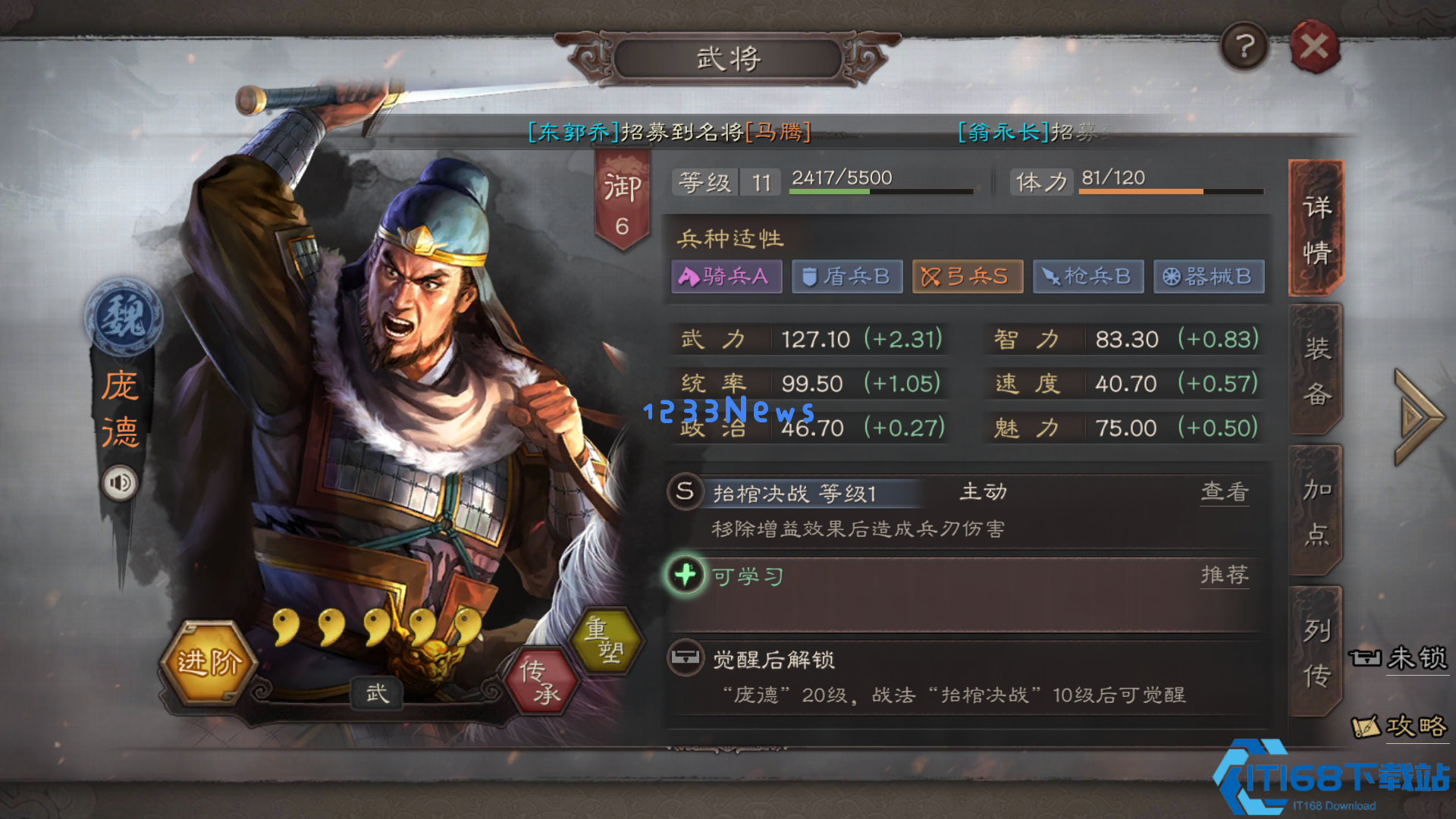Click the S skill badge beside 抬棺决战
The height and width of the screenshot is (819, 1456).
(683, 491)
